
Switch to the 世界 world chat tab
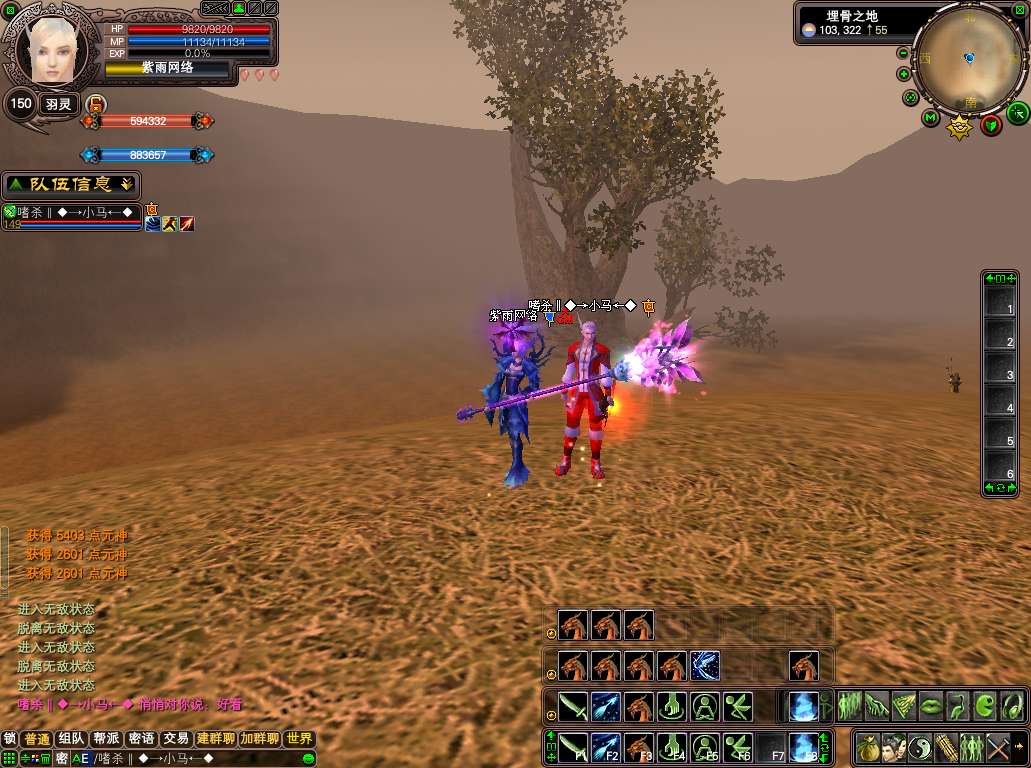(299, 739)
